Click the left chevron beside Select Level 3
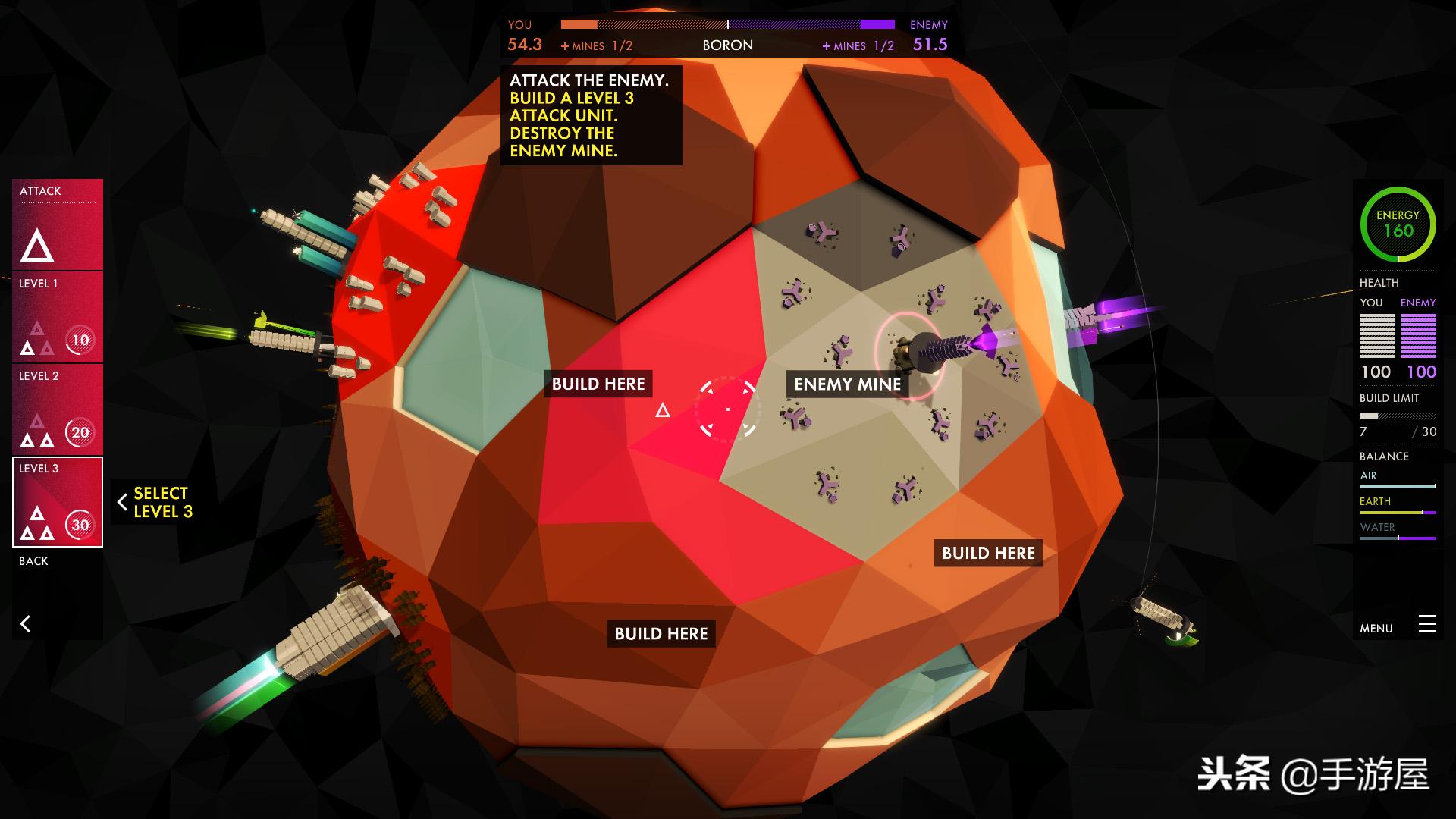This screenshot has height=819, width=1456. coord(123,502)
